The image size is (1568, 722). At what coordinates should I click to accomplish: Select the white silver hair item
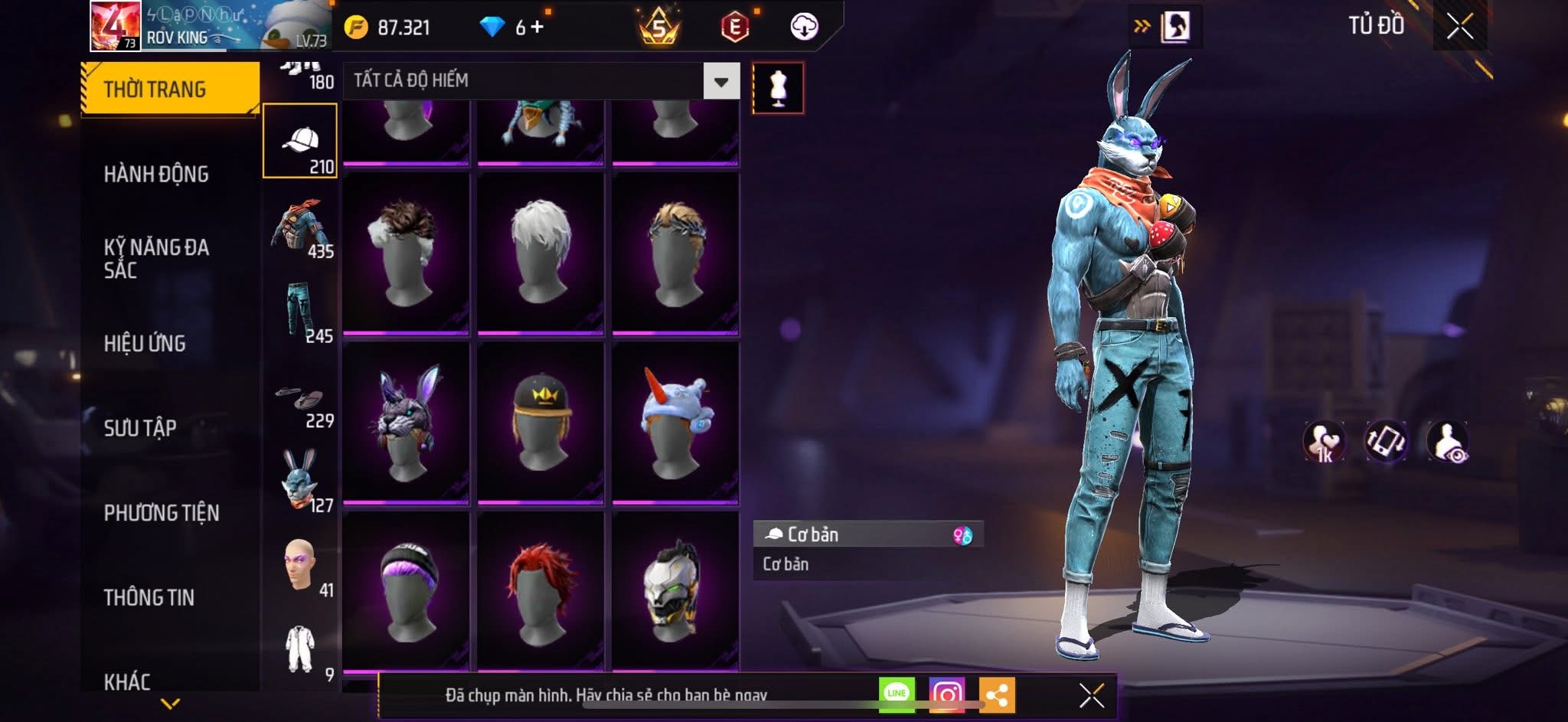541,253
